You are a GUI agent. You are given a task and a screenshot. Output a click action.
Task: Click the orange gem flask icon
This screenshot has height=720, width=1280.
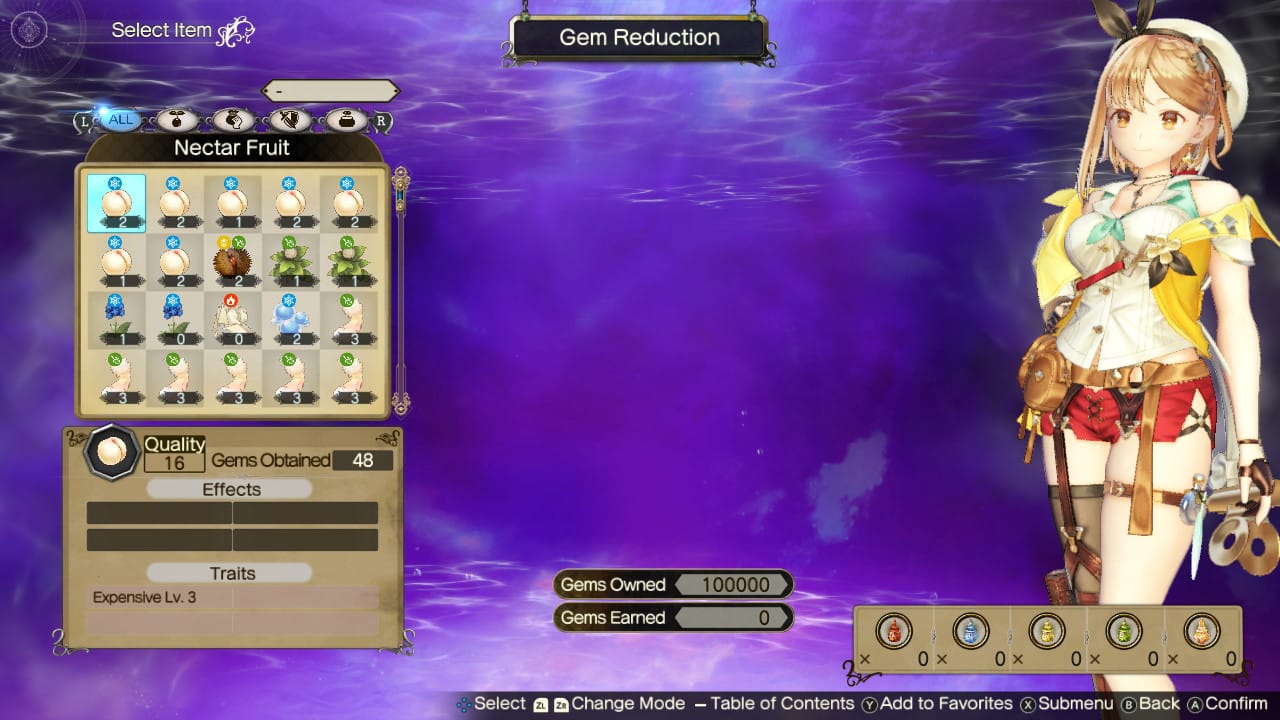click(x=1199, y=632)
